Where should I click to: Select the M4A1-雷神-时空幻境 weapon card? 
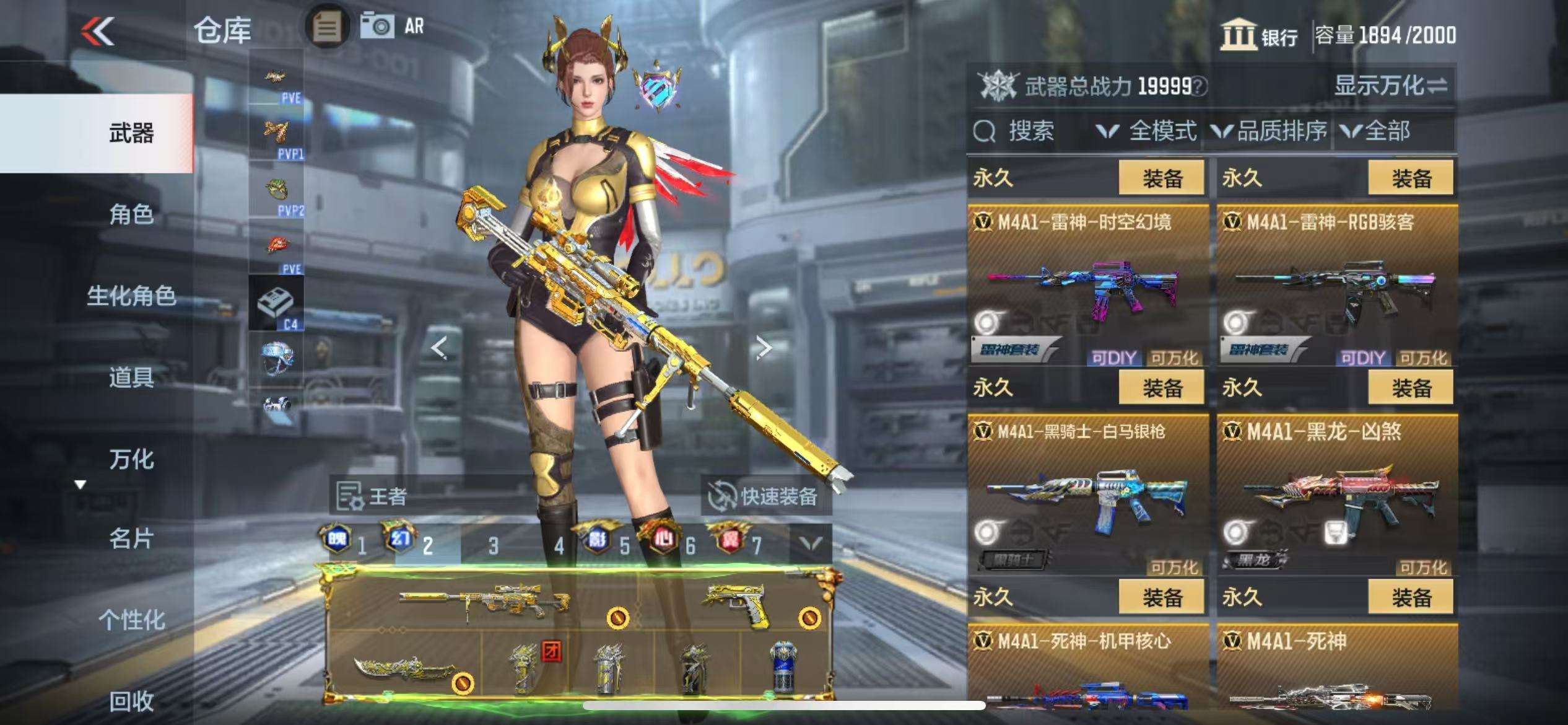[x=1087, y=286]
